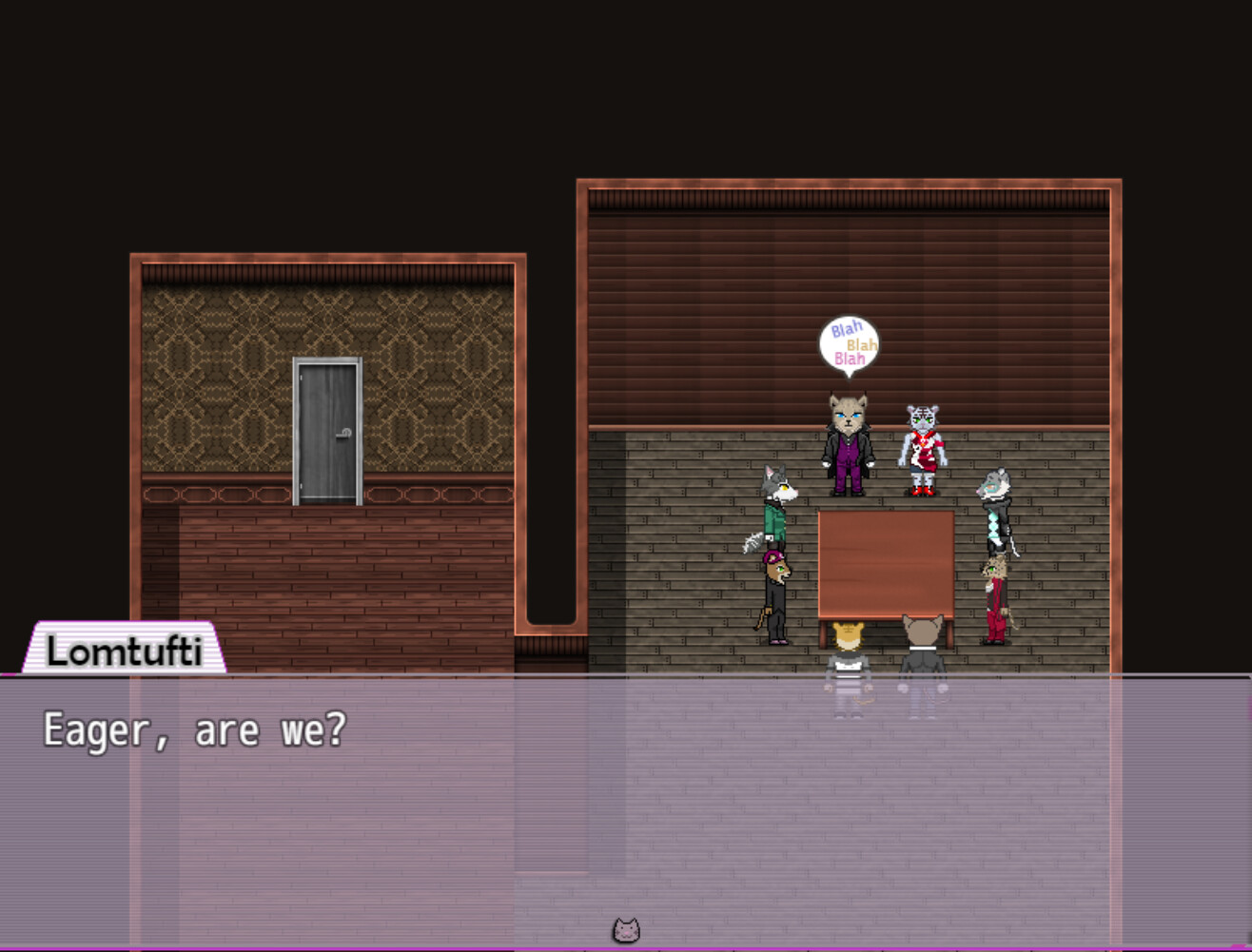Select the white tiger in the red outfit
1252x952 pixels.
pos(921,442)
